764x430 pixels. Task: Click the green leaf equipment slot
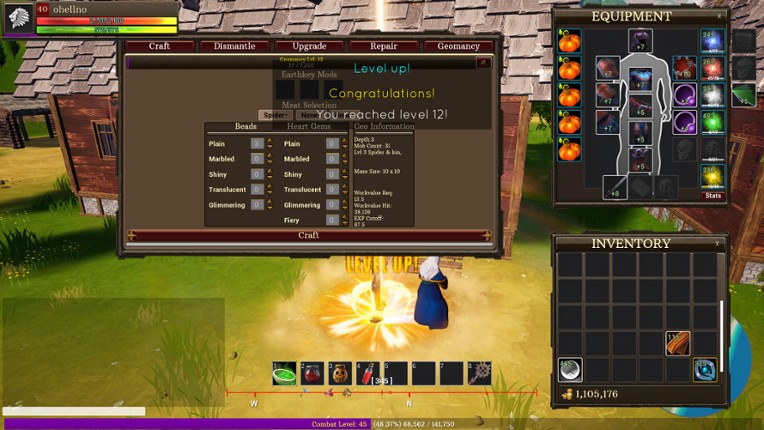[742, 95]
